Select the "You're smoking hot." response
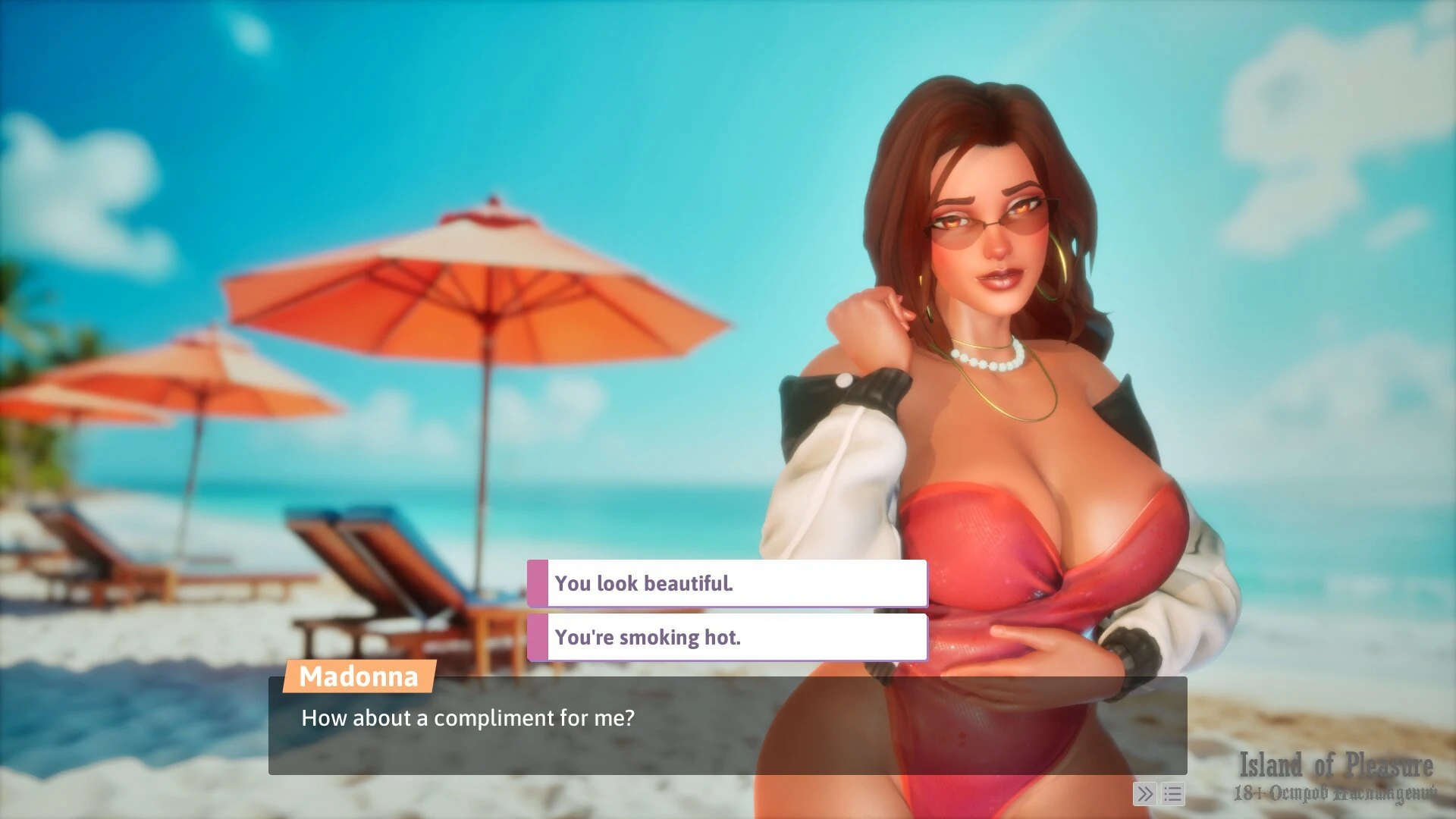Screen dimensions: 1456x819 click(x=726, y=637)
